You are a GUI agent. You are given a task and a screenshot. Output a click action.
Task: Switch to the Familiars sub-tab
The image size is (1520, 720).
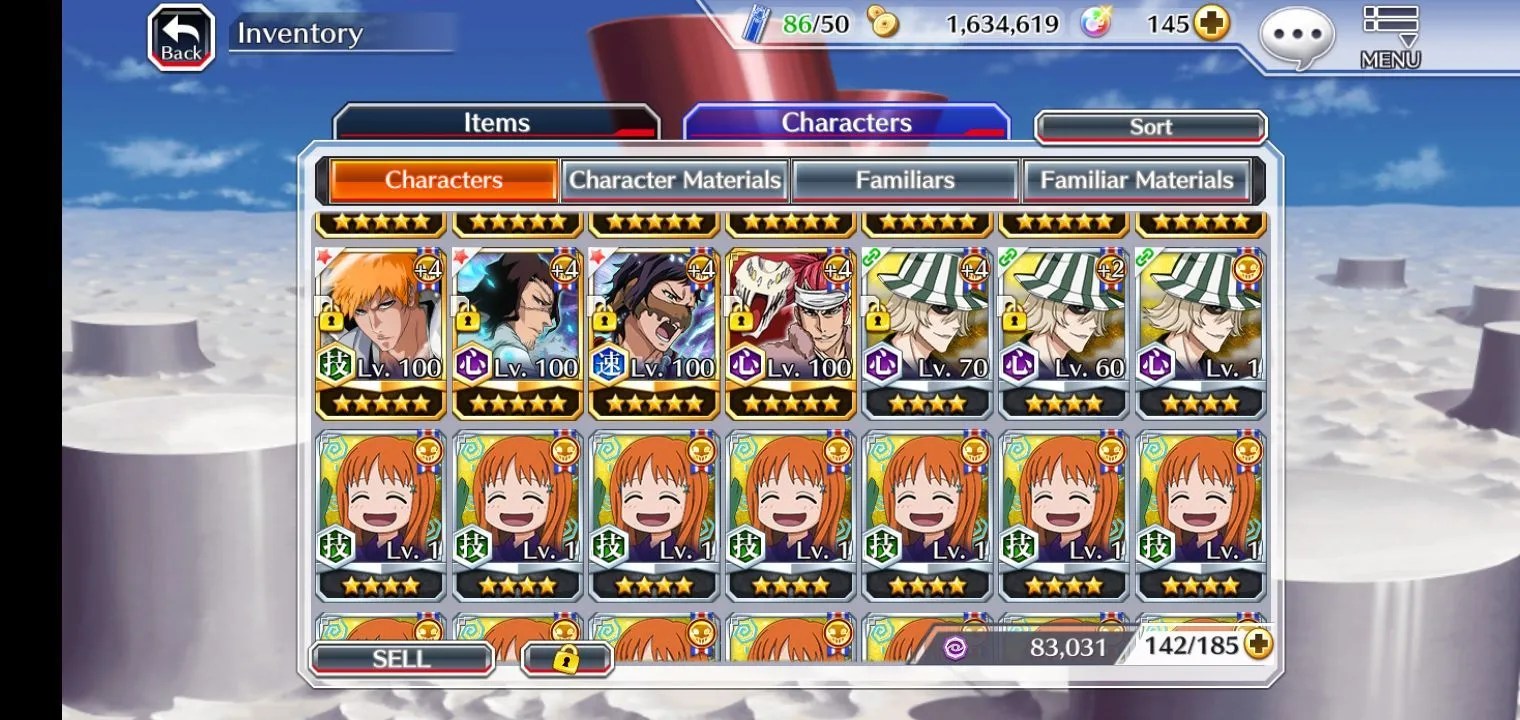coord(905,180)
